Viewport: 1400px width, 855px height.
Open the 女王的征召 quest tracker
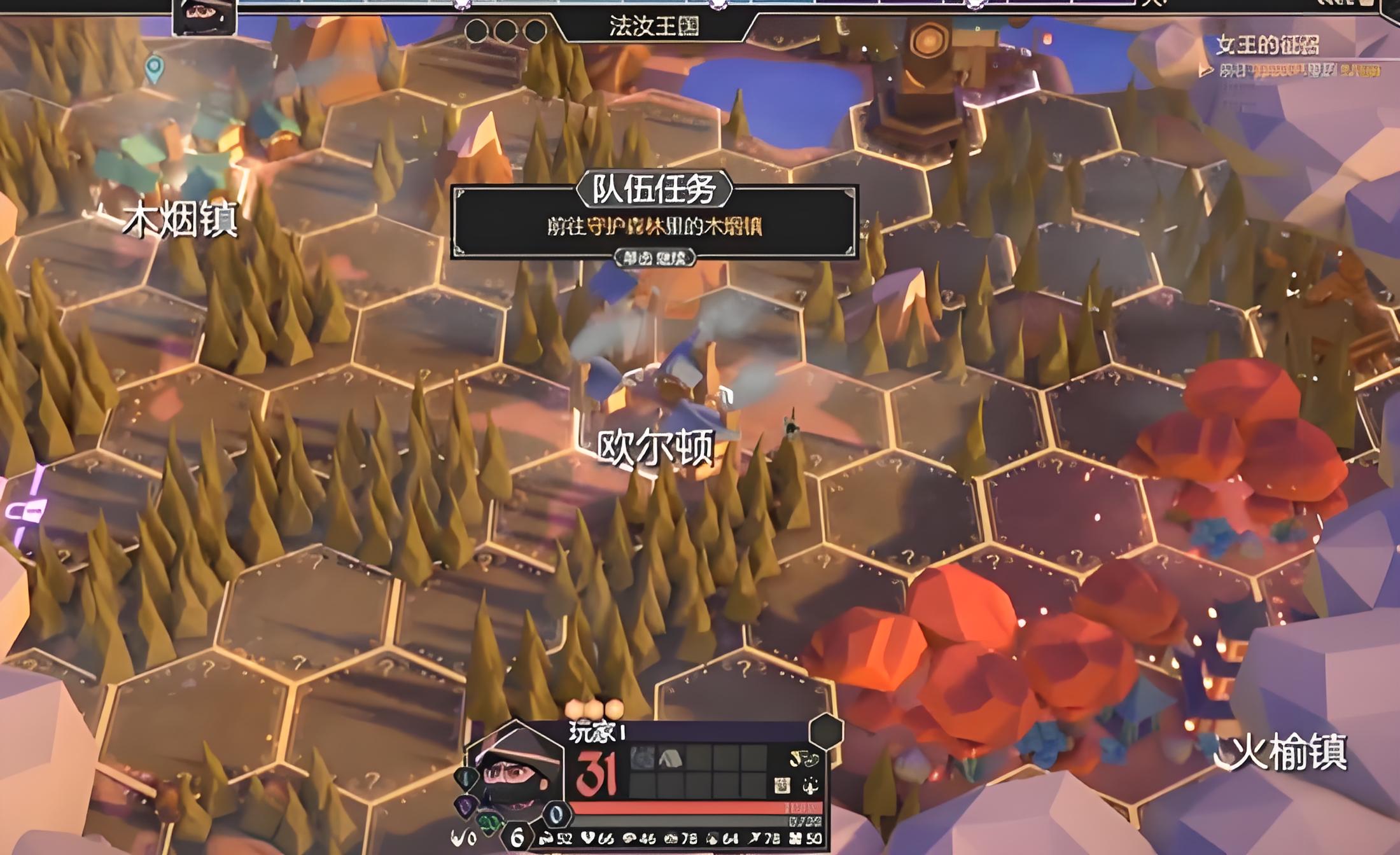(1268, 45)
